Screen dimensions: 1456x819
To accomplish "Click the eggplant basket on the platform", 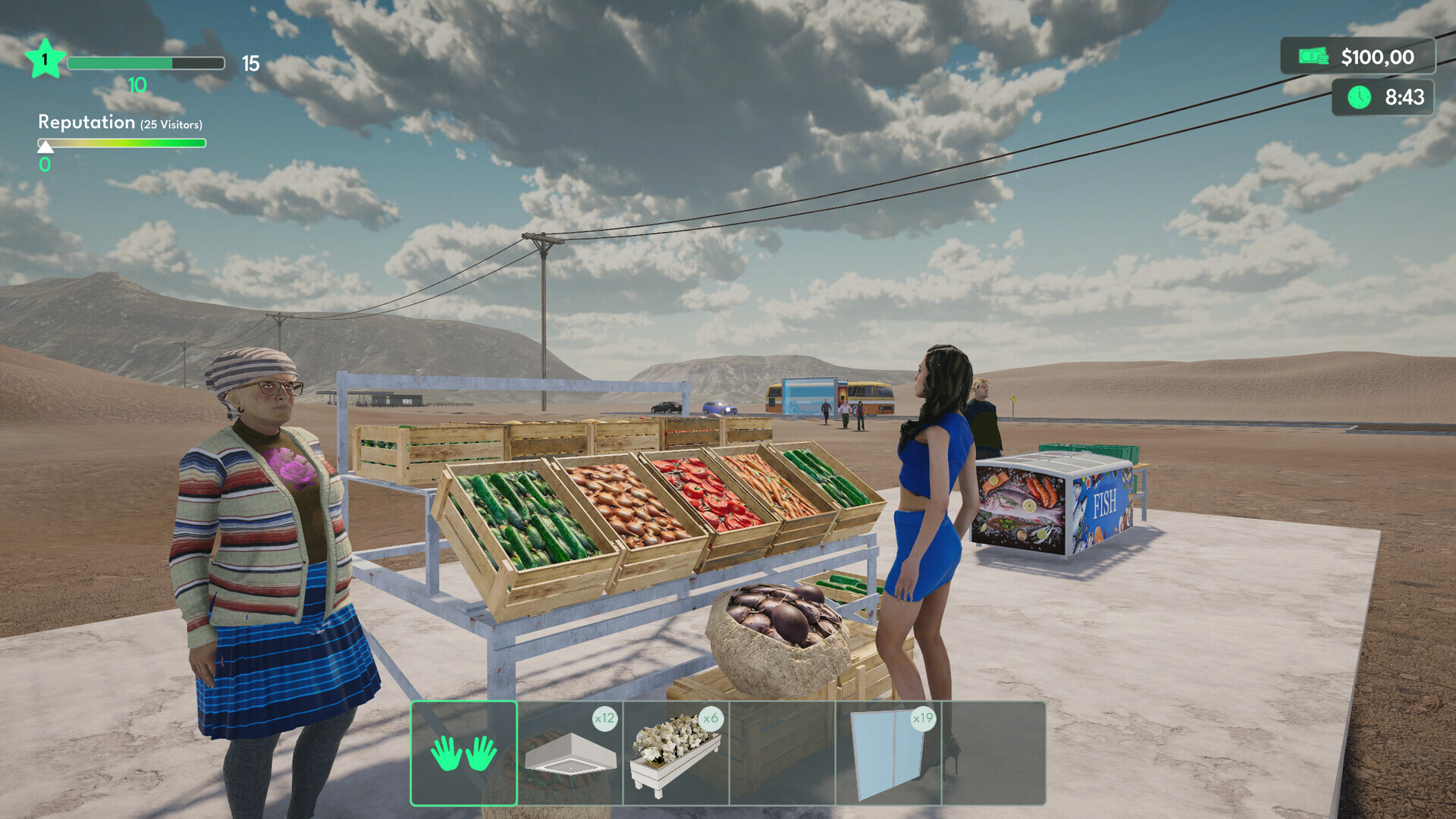I will [777, 629].
